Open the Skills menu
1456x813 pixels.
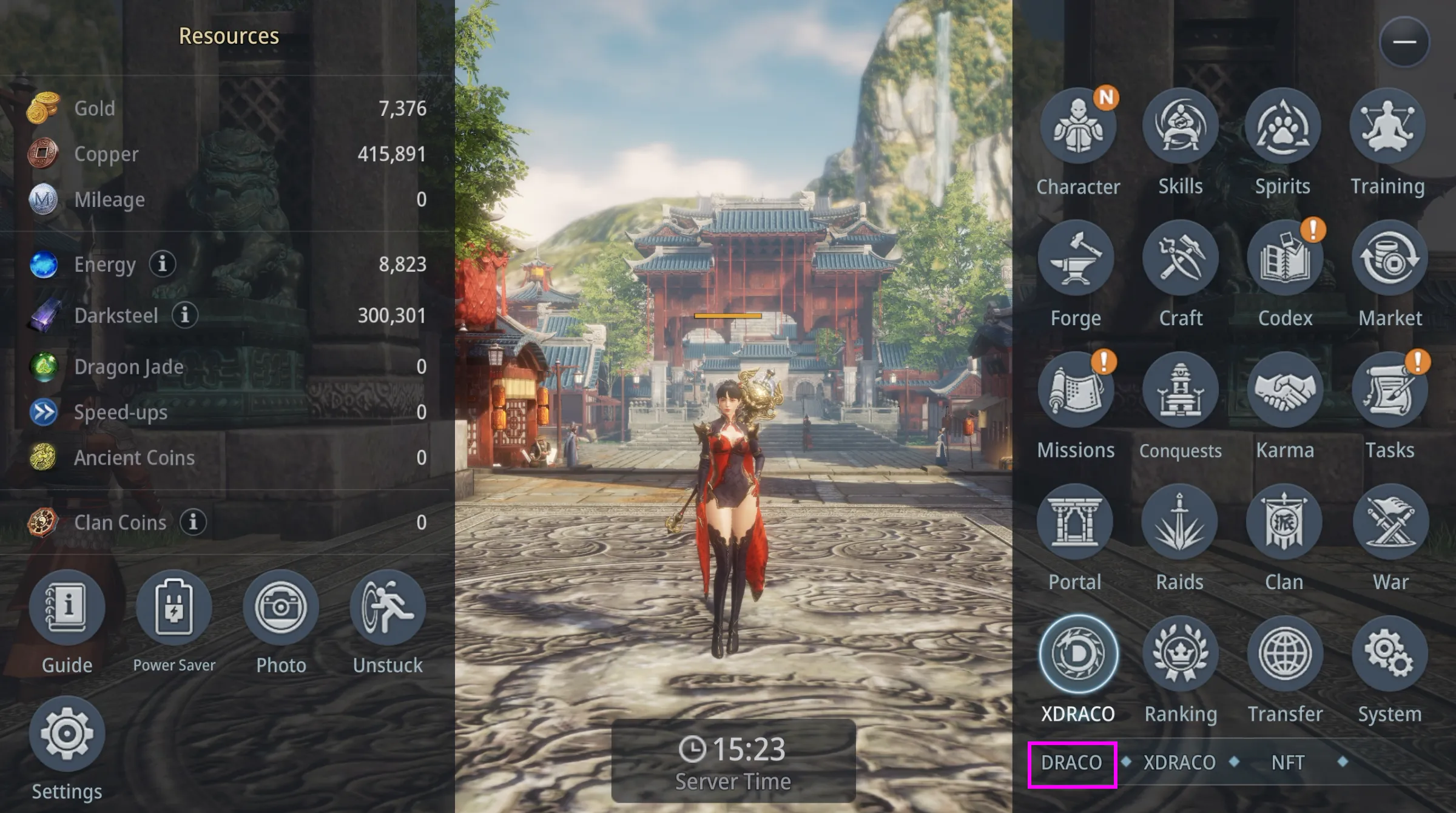[1180, 126]
